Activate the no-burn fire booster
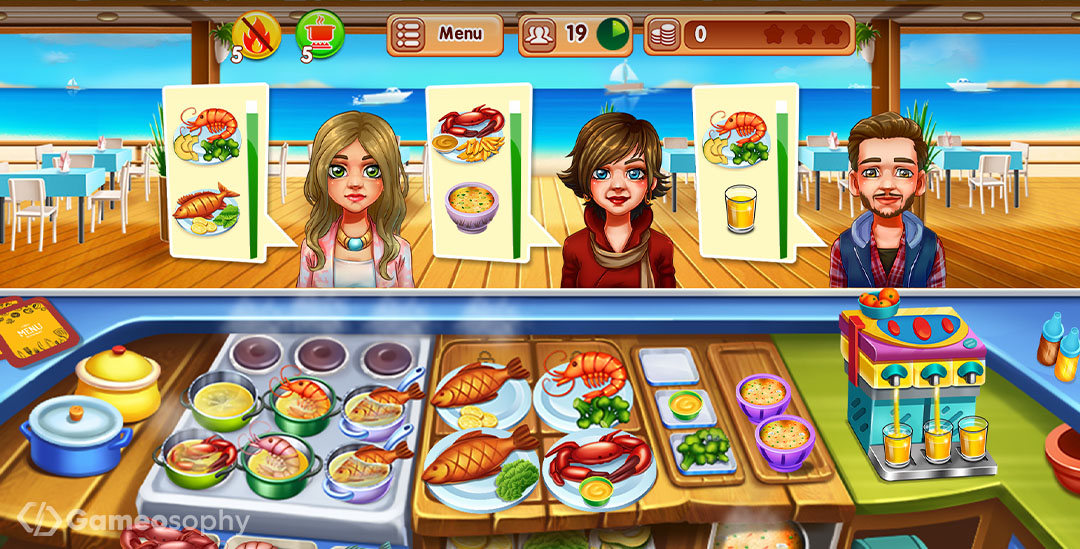1080x549 pixels. 256,35
